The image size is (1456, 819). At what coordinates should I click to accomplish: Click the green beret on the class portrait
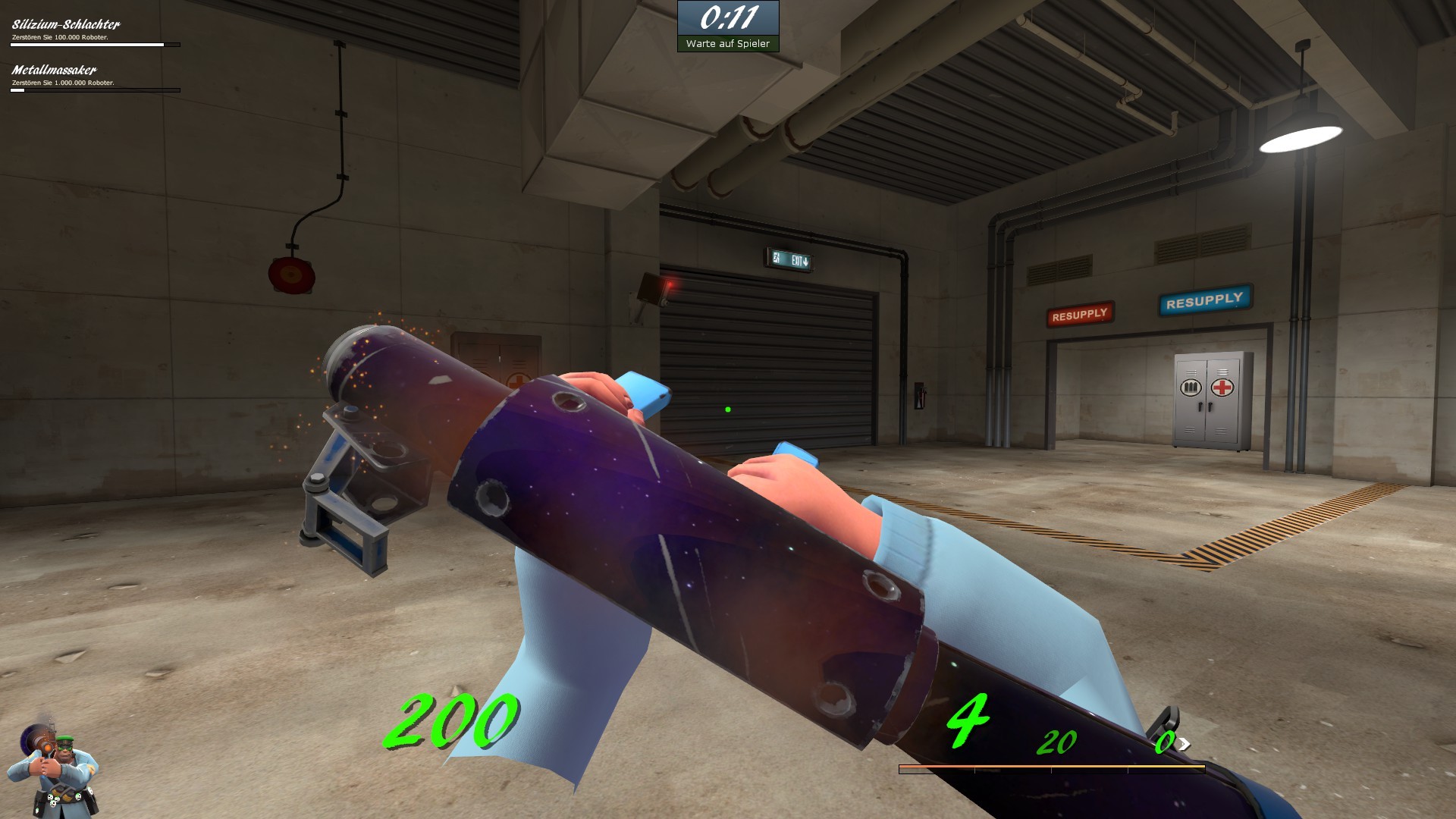tap(64, 739)
